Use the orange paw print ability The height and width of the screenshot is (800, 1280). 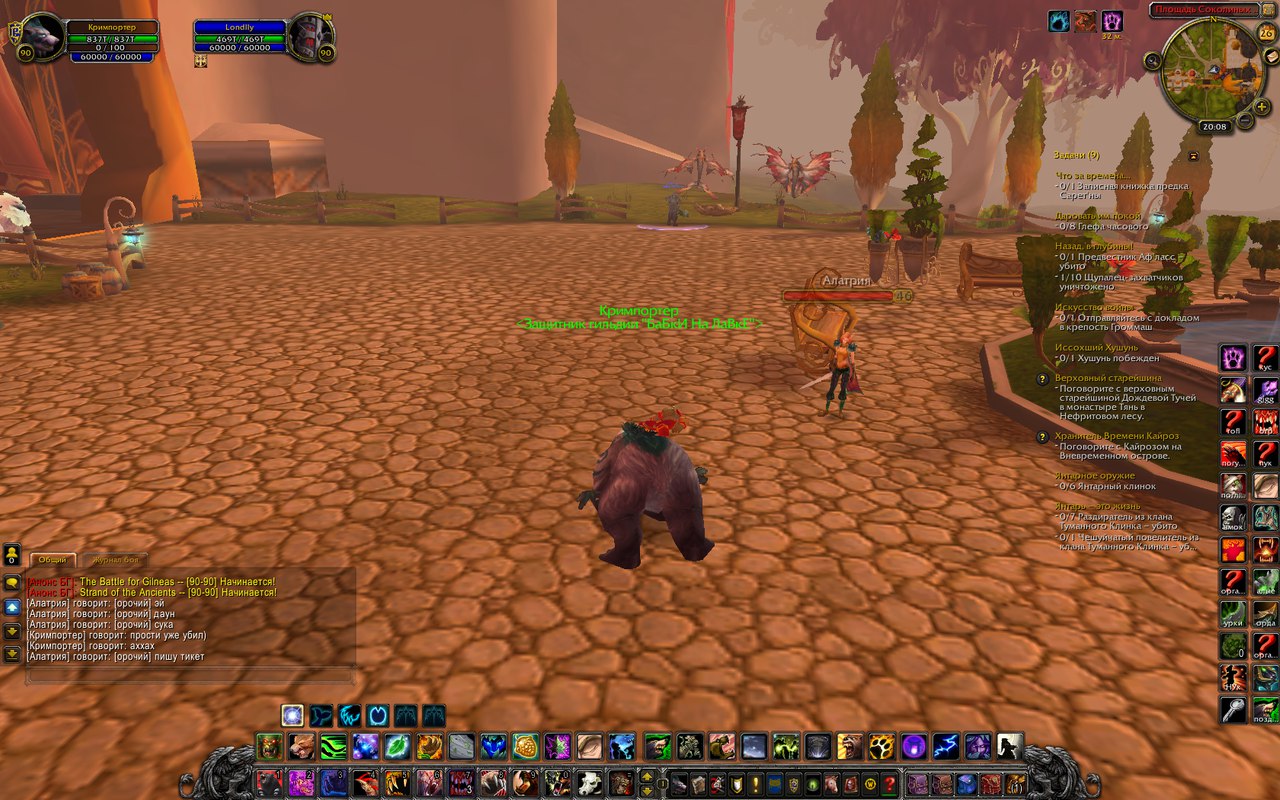pyautogui.click(x=881, y=746)
